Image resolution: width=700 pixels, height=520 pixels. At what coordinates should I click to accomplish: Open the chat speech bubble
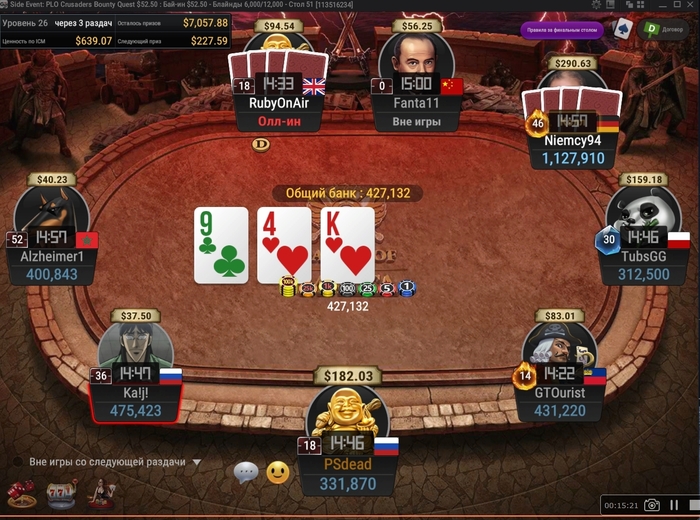click(x=246, y=472)
